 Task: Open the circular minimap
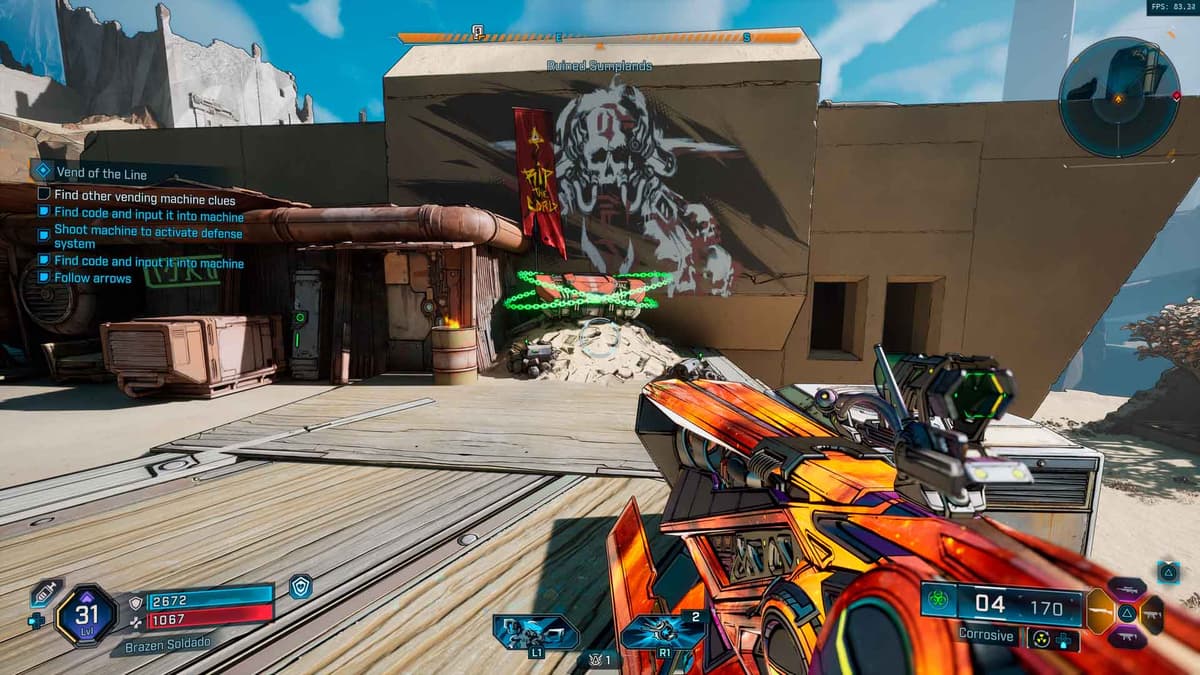(x=1118, y=96)
